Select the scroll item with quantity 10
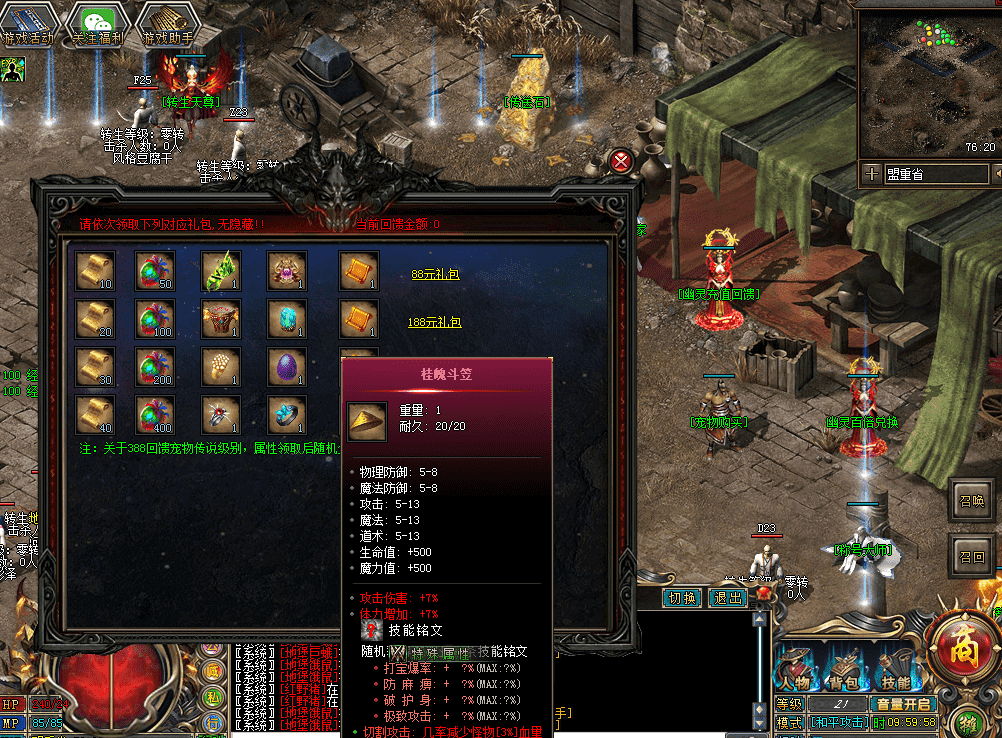Viewport: 1002px width, 738px height. [x=96, y=271]
